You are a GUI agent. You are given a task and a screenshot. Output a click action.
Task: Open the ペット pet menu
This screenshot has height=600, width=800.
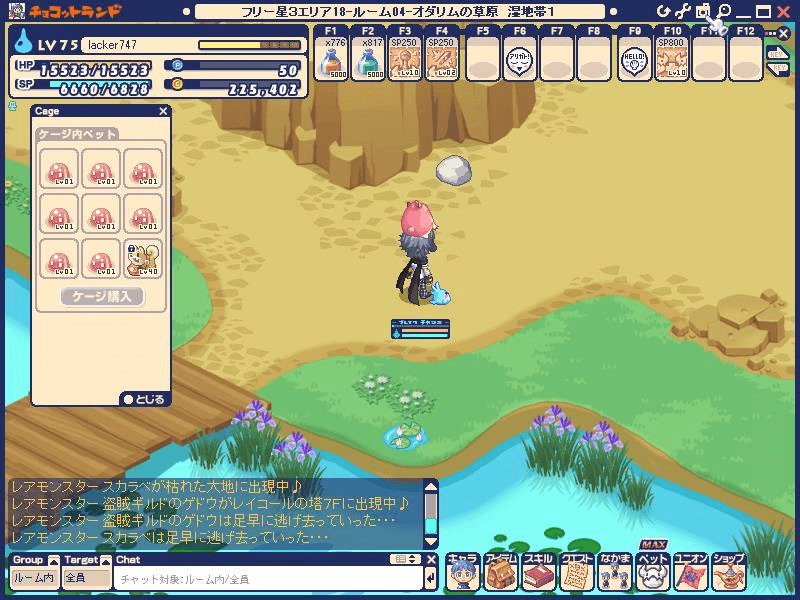[652, 572]
